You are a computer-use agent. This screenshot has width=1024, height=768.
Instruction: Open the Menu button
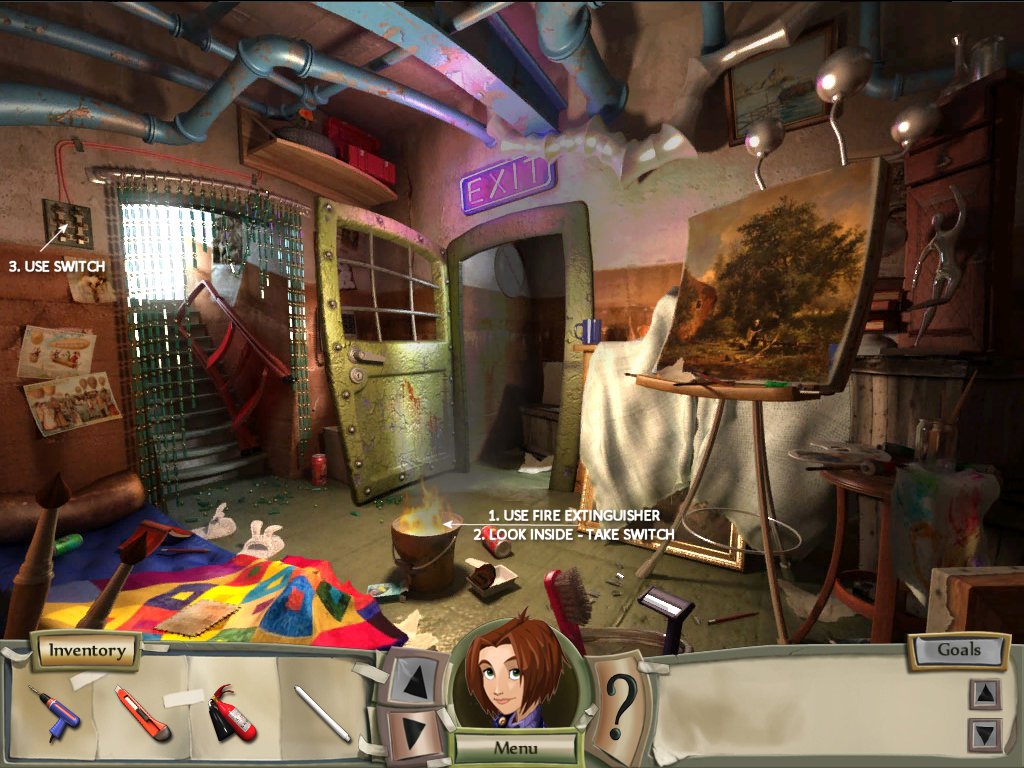coord(515,747)
